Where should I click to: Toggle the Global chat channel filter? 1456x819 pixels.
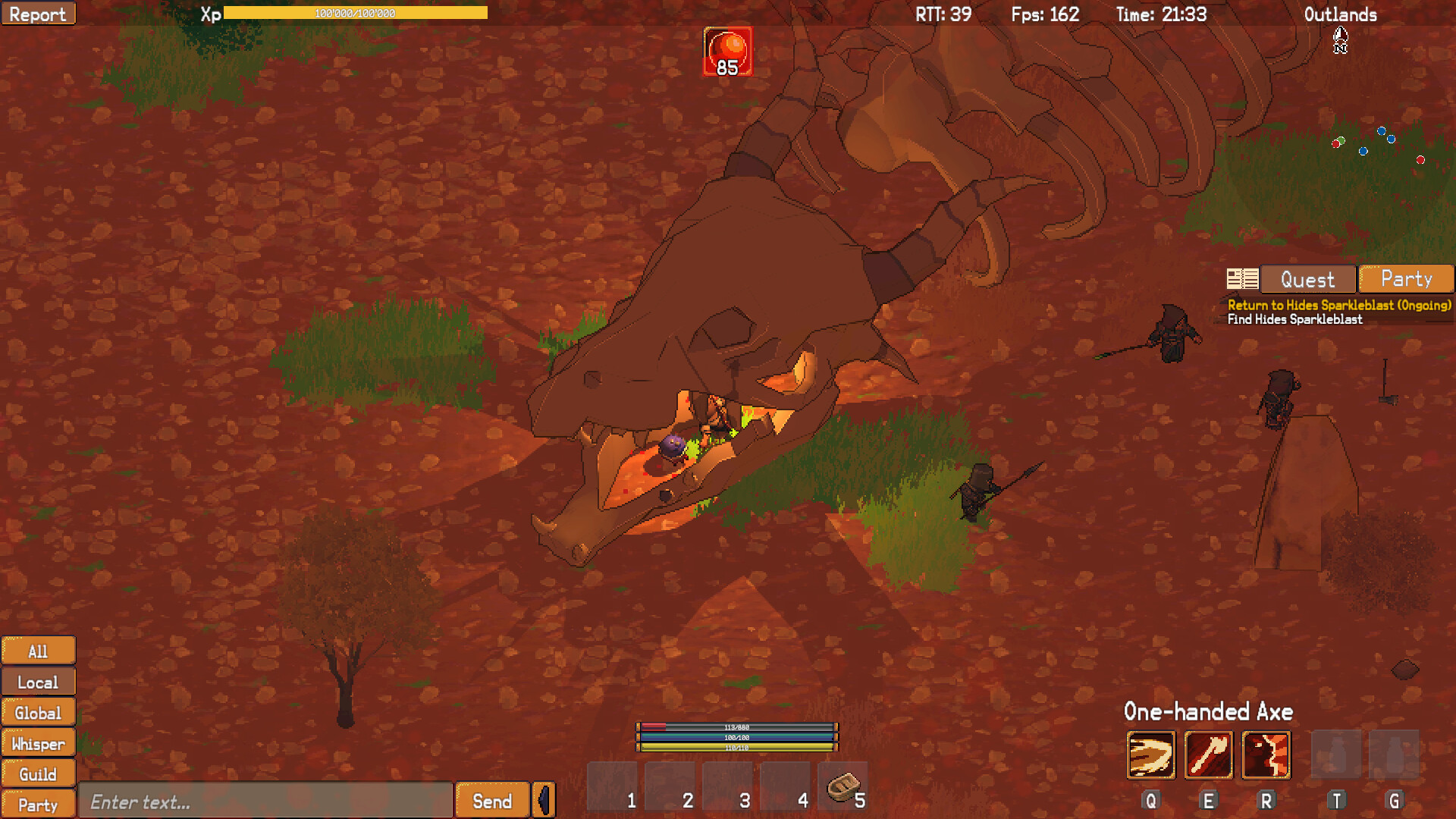pos(38,712)
